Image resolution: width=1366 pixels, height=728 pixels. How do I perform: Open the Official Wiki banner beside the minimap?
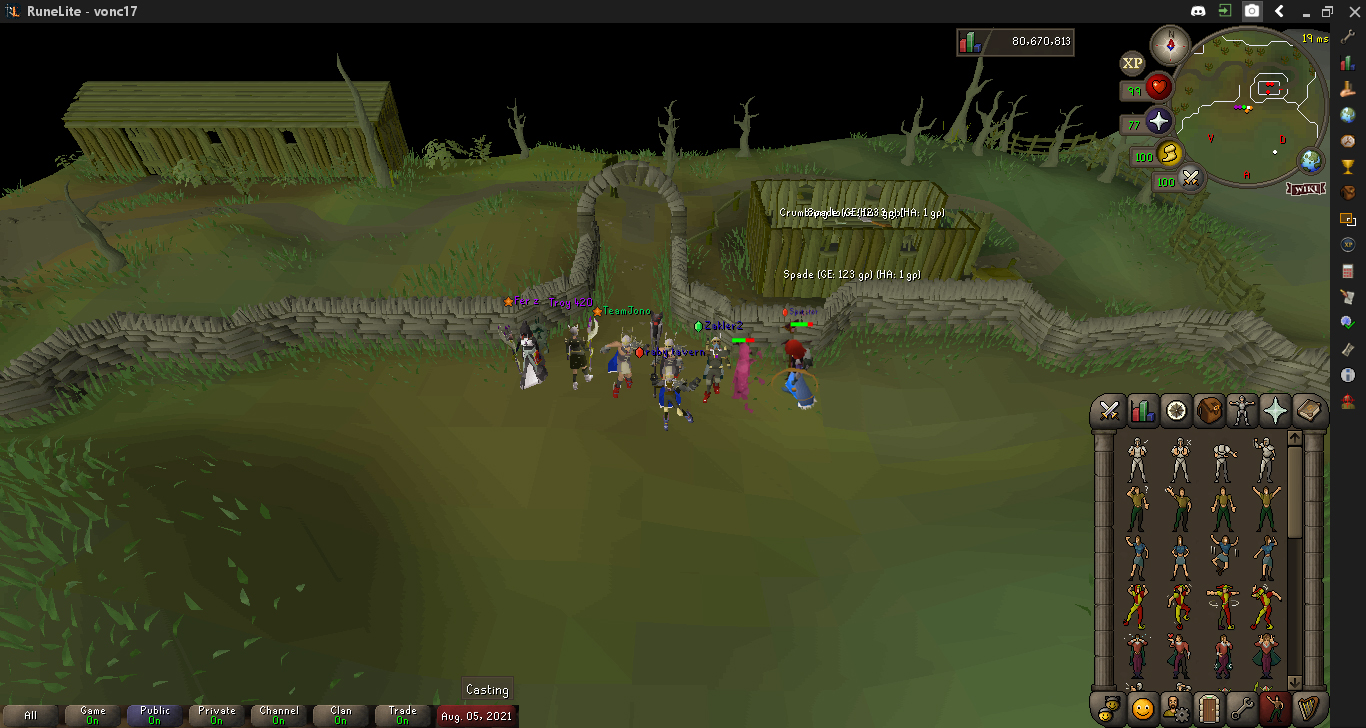click(x=1305, y=187)
